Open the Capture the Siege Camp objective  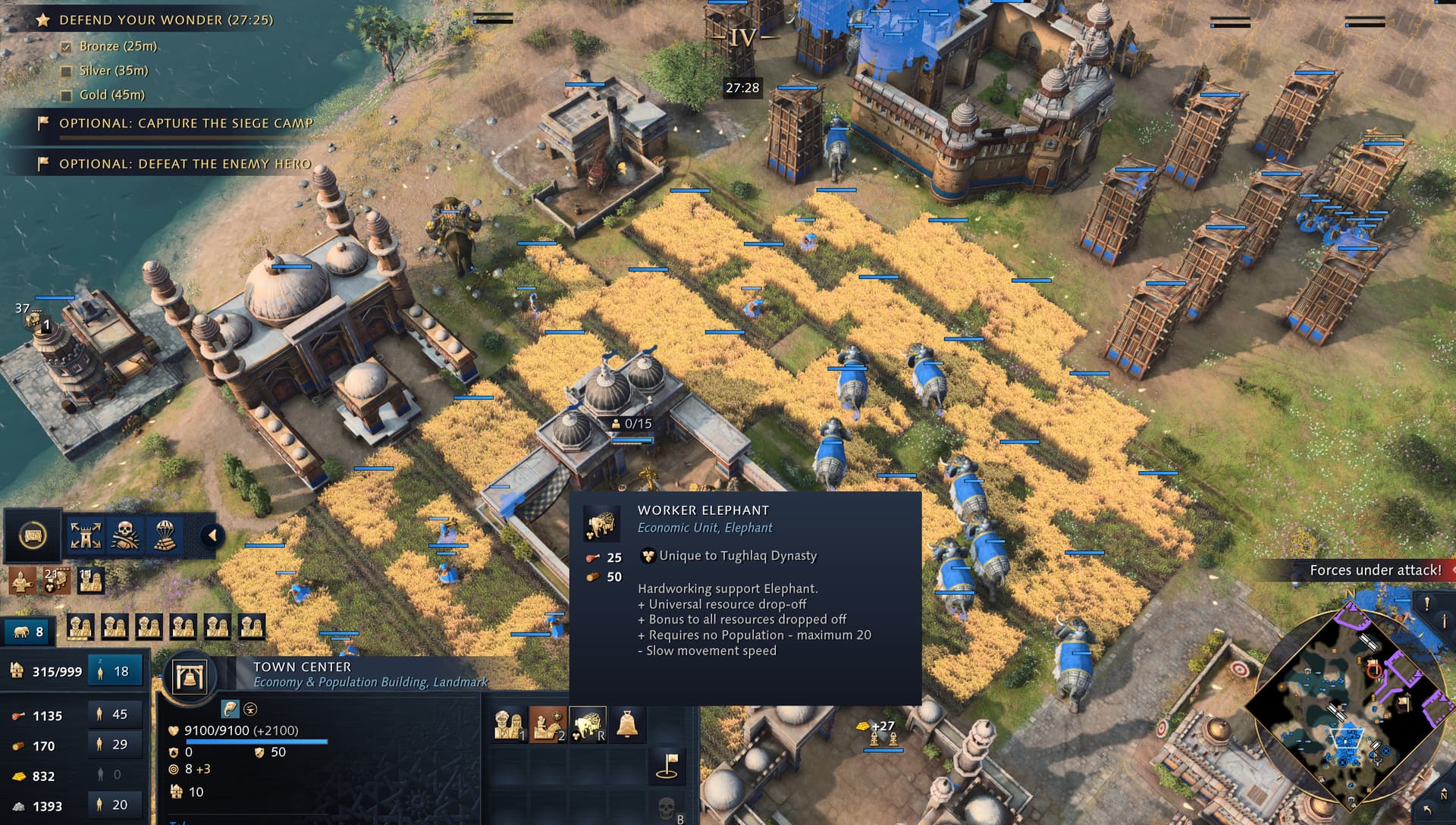click(185, 123)
